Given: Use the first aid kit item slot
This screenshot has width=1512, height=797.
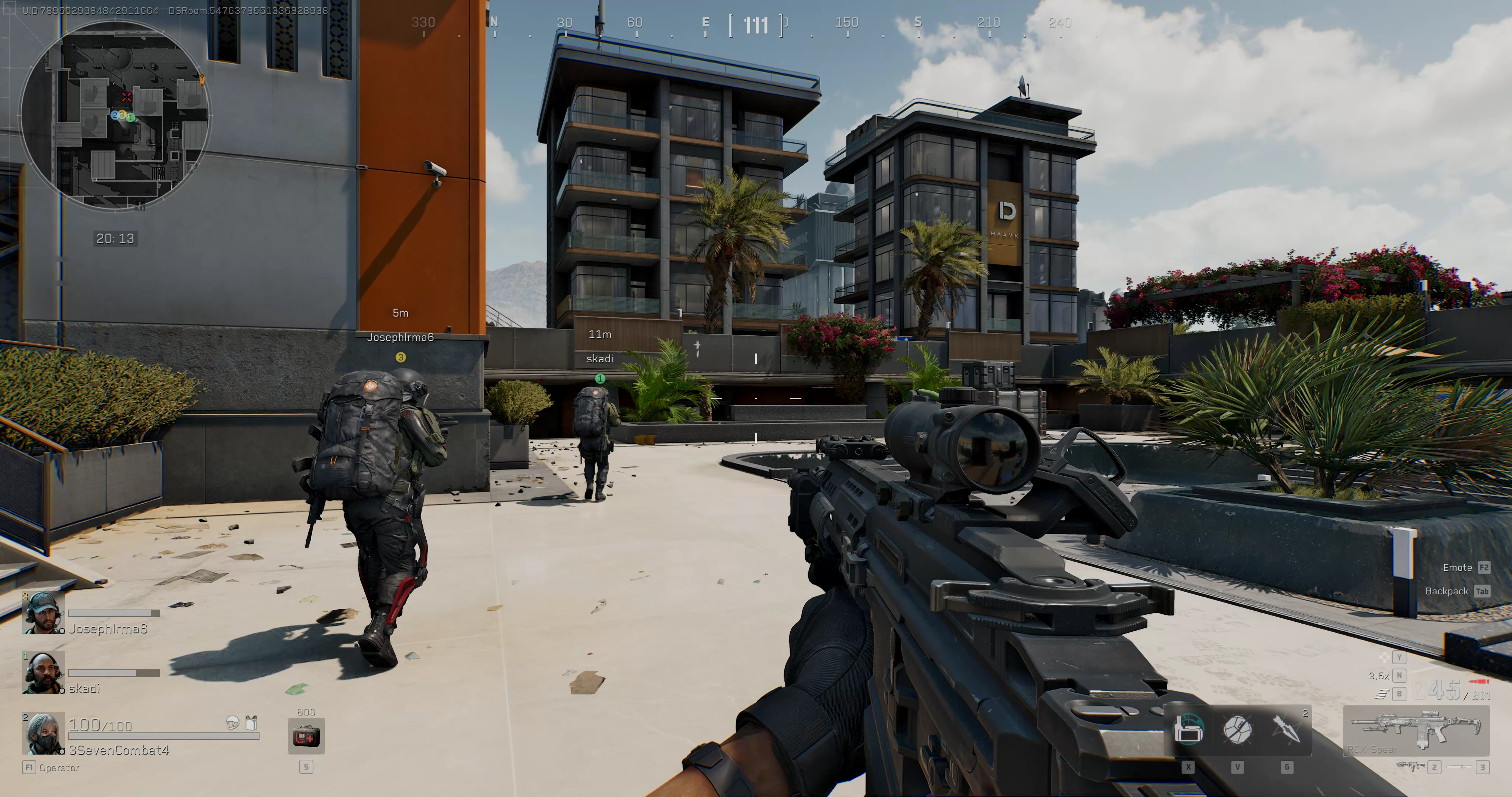Looking at the screenshot, I should (306, 736).
